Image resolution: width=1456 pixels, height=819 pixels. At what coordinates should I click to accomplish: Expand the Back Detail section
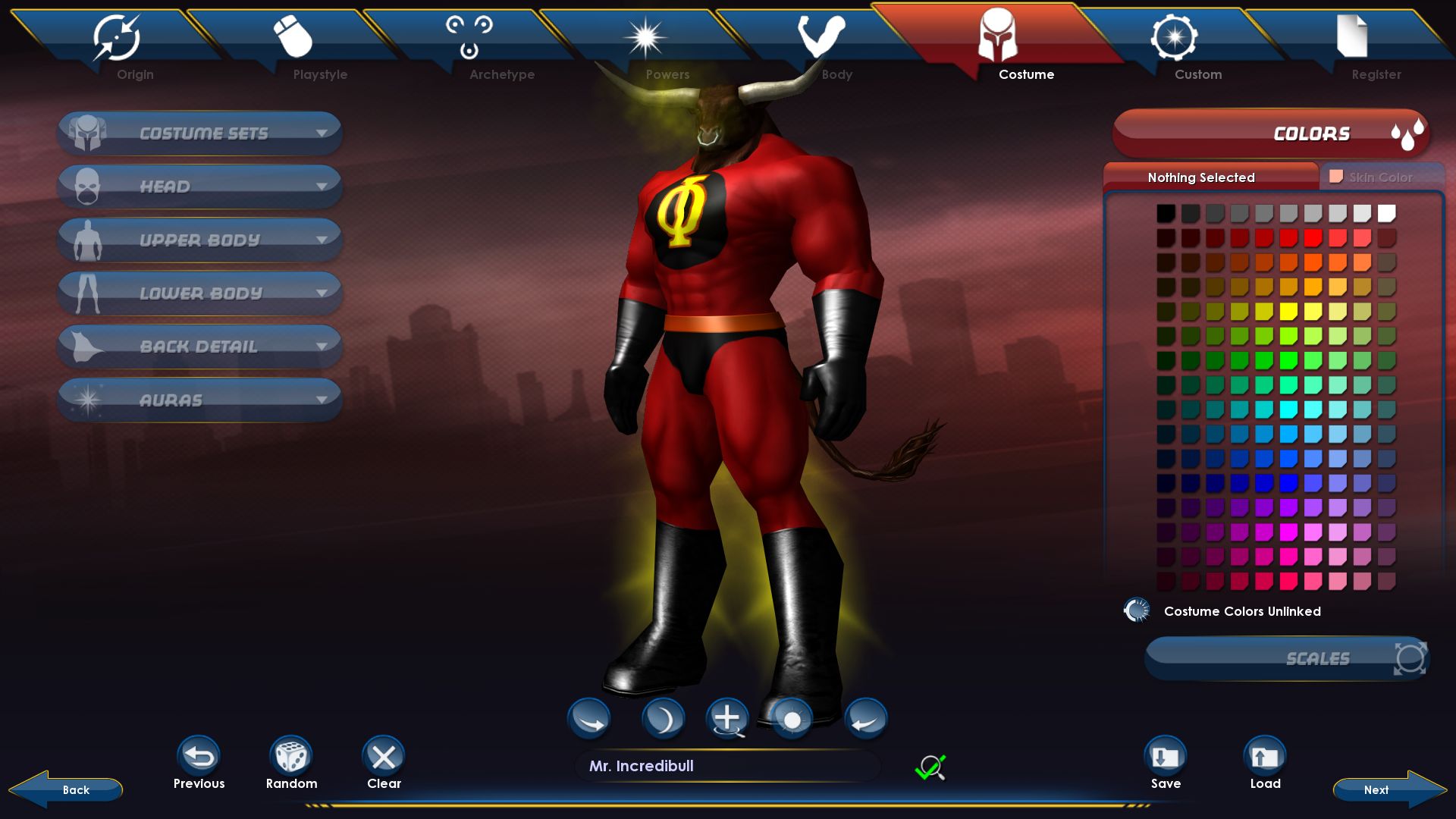tap(199, 347)
